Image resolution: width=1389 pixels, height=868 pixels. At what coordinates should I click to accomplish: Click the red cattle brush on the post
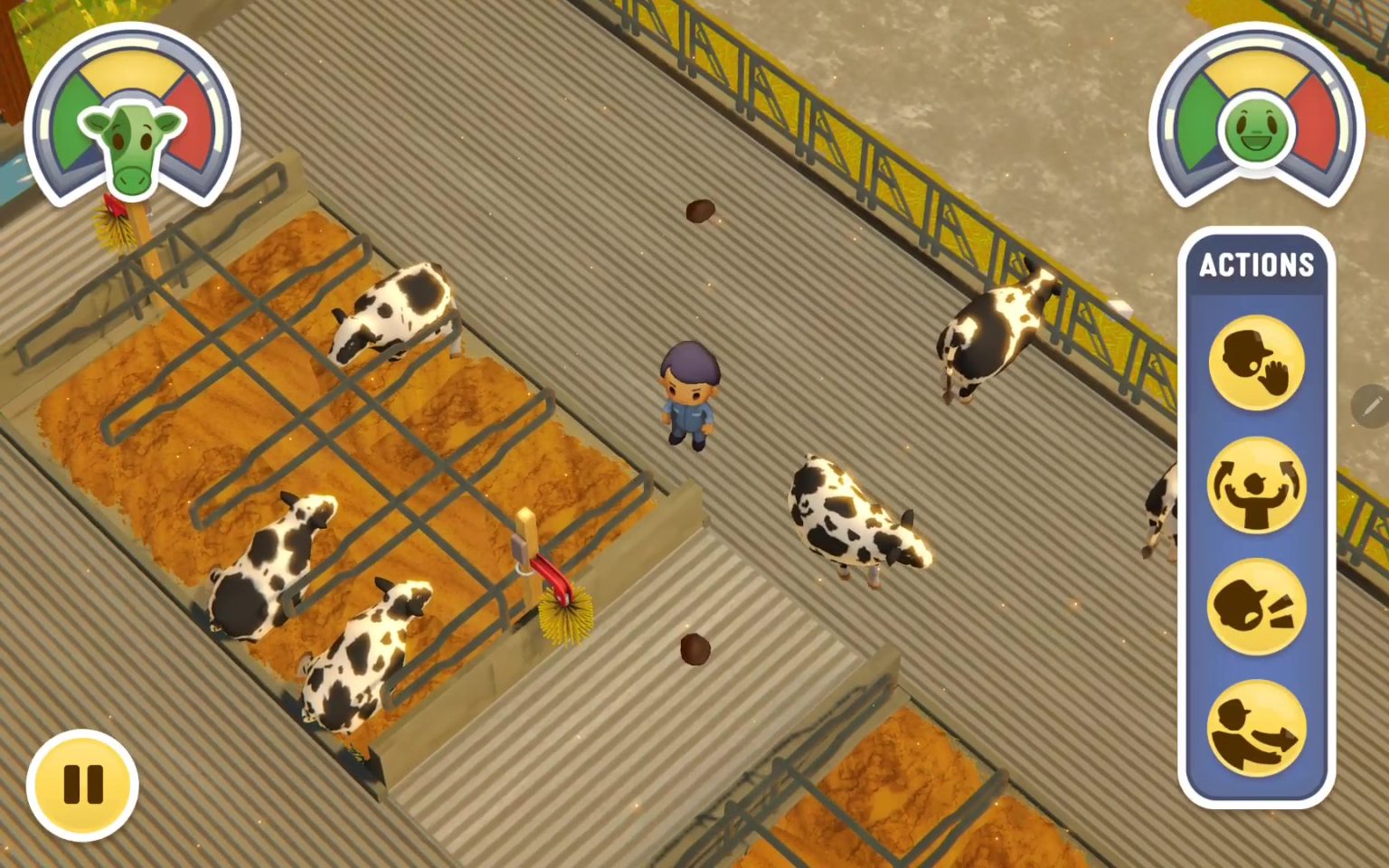point(552,579)
